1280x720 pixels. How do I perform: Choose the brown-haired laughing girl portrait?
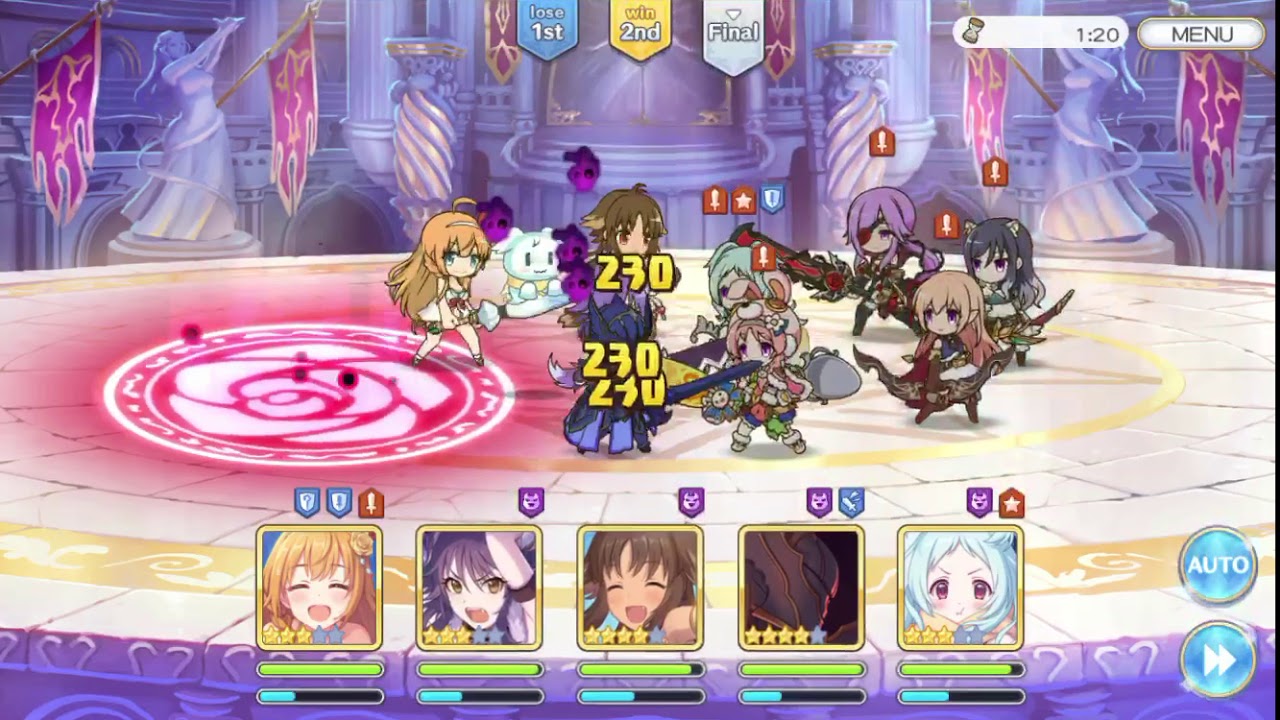tap(640, 587)
